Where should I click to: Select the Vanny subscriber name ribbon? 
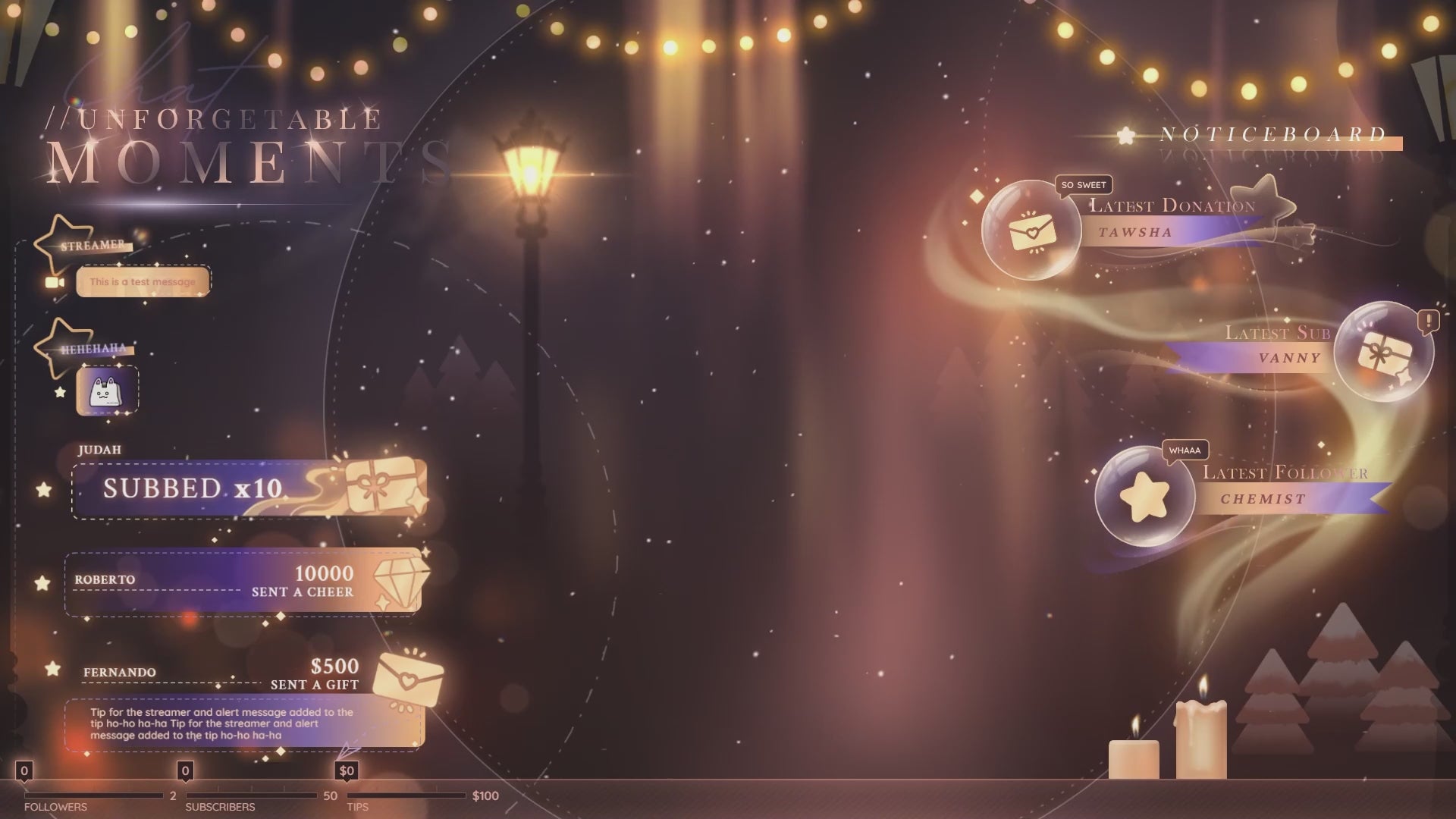pyautogui.click(x=1259, y=358)
